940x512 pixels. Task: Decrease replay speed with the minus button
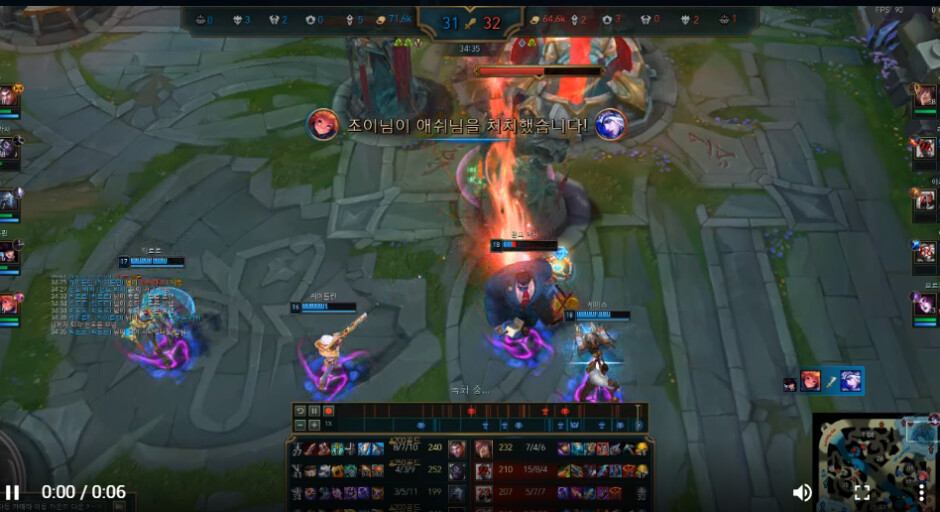pos(300,425)
